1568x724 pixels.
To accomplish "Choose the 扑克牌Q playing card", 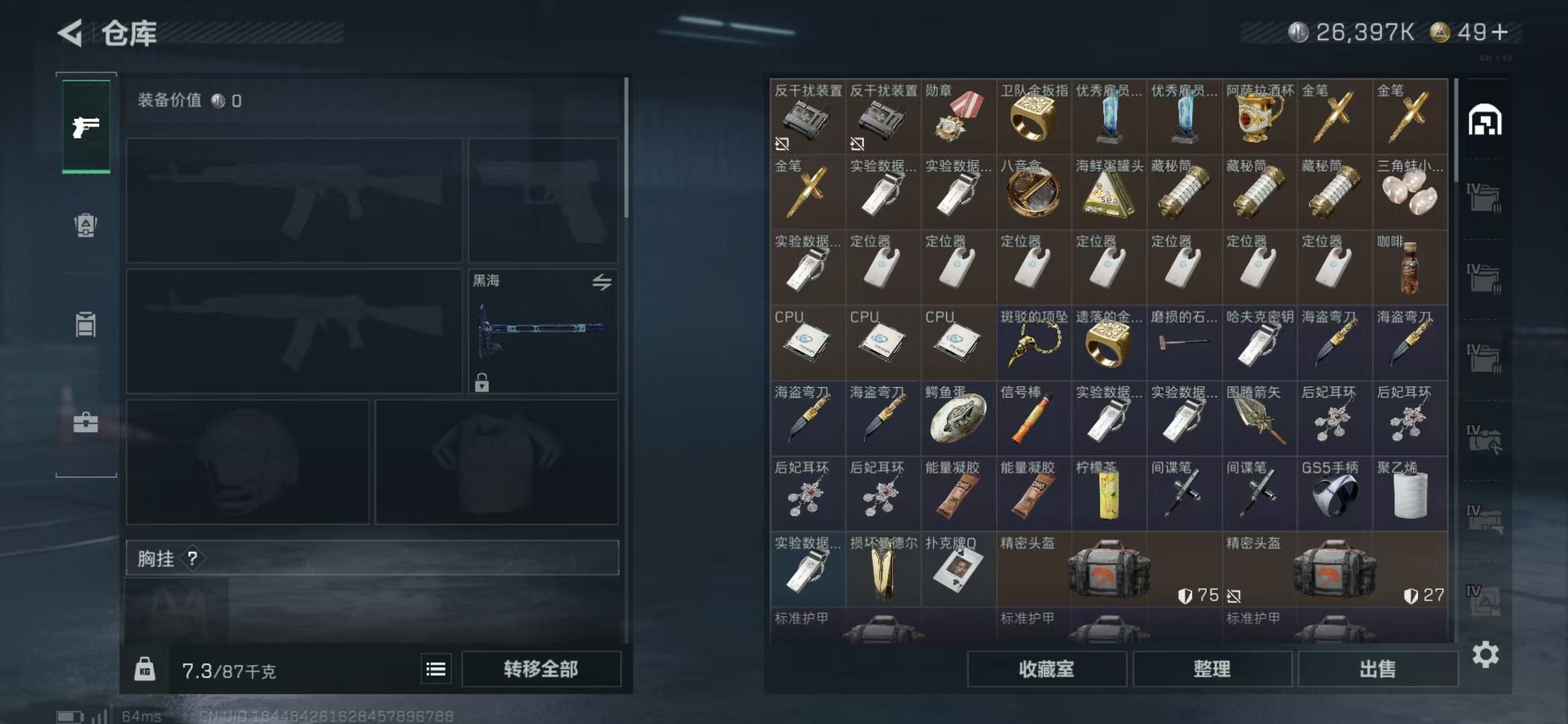I will point(958,569).
